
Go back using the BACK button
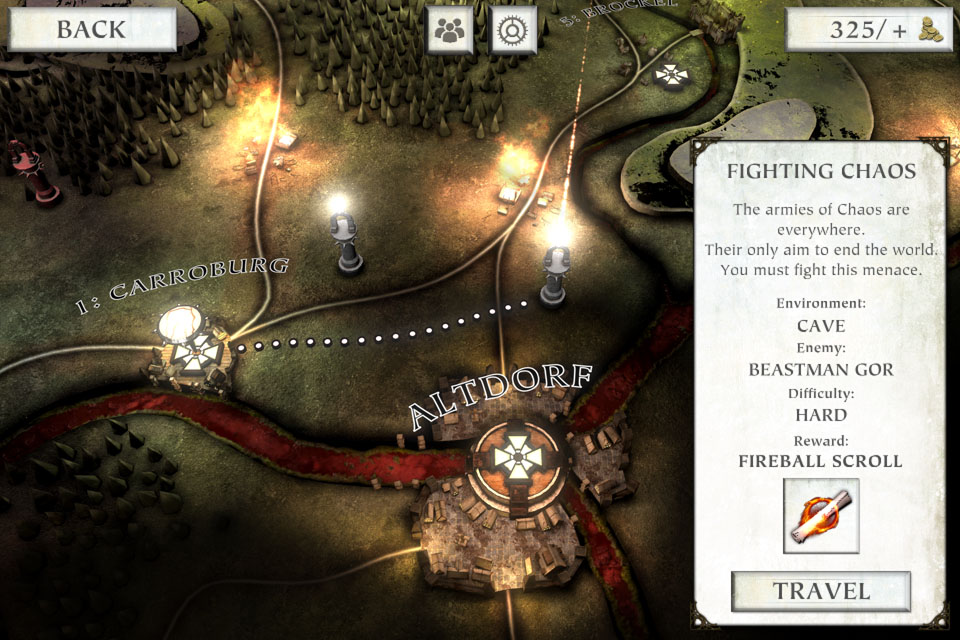click(x=91, y=29)
